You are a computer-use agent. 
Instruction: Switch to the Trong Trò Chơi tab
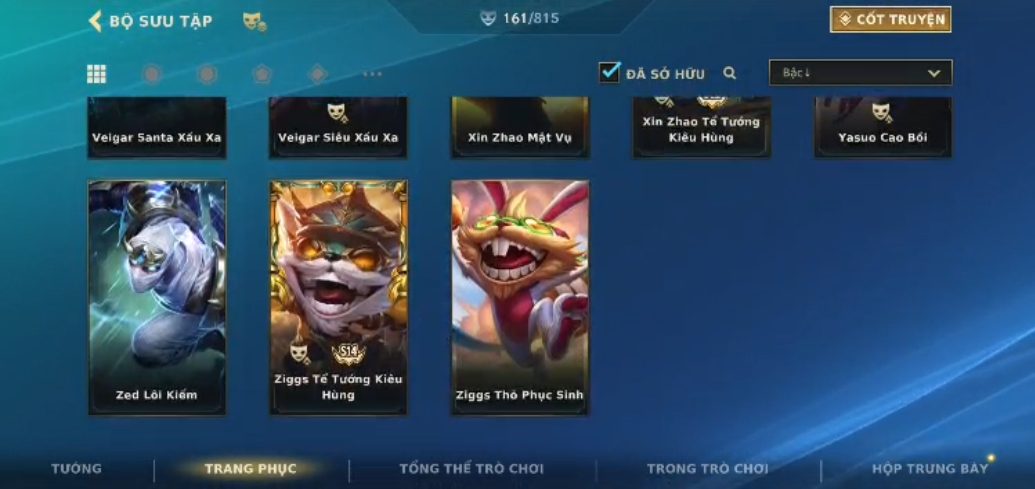(708, 469)
